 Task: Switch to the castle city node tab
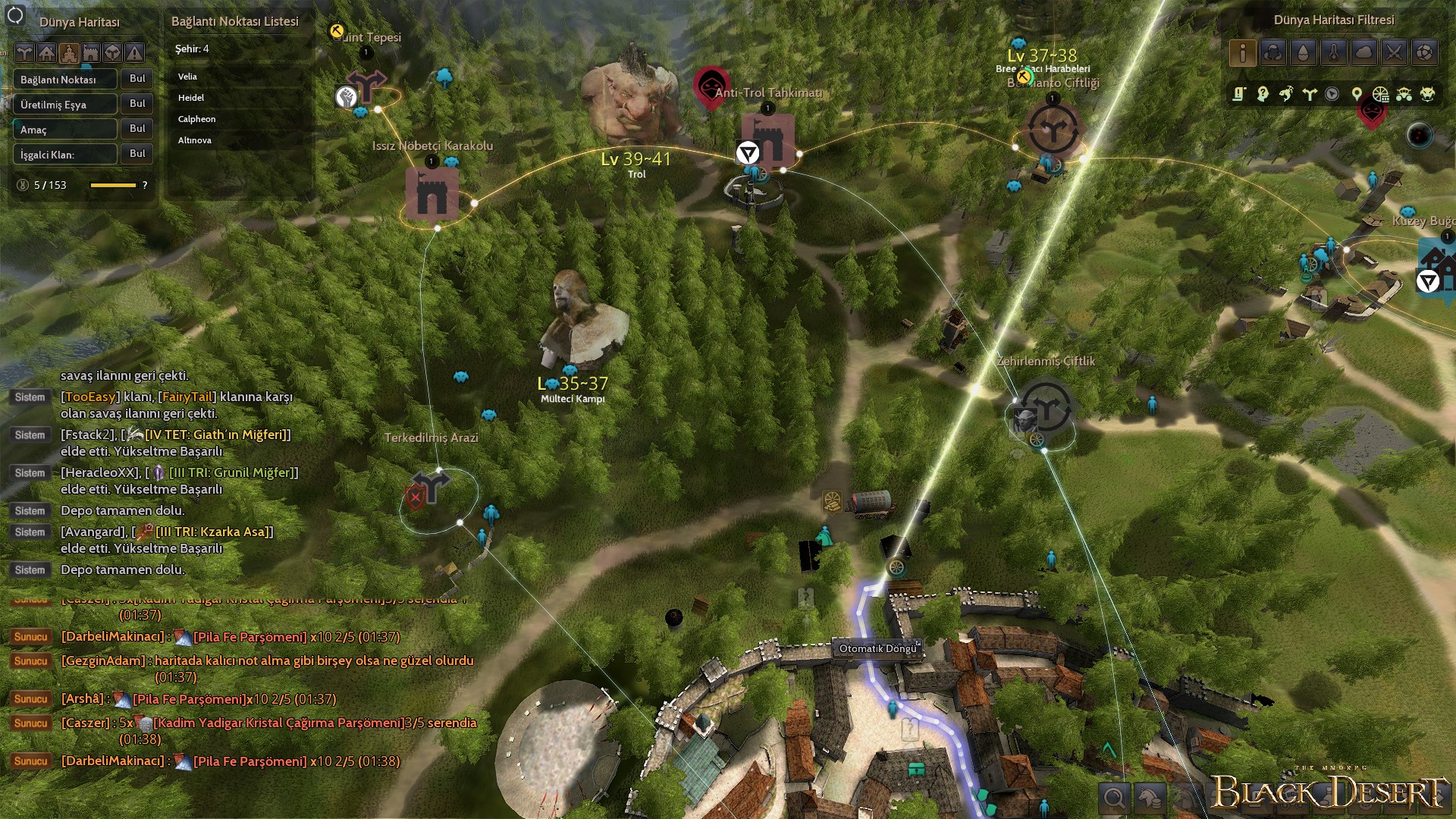69,53
